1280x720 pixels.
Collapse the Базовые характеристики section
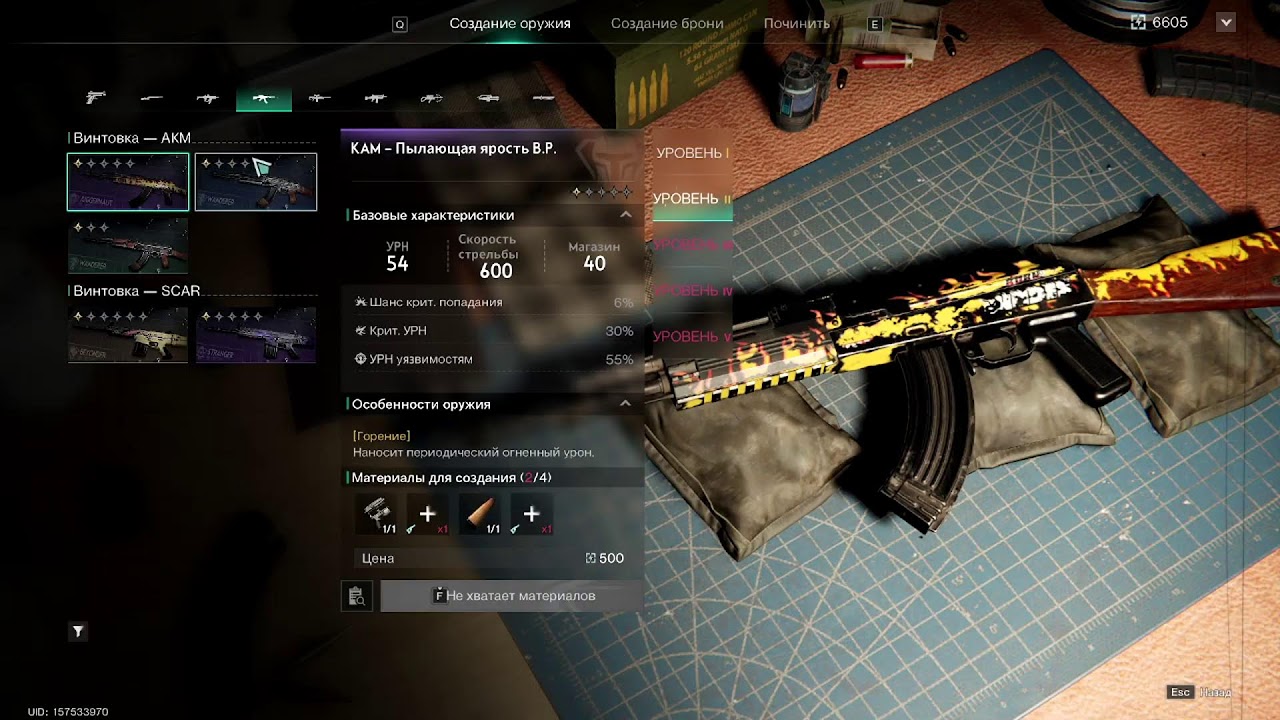pos(626,215)
